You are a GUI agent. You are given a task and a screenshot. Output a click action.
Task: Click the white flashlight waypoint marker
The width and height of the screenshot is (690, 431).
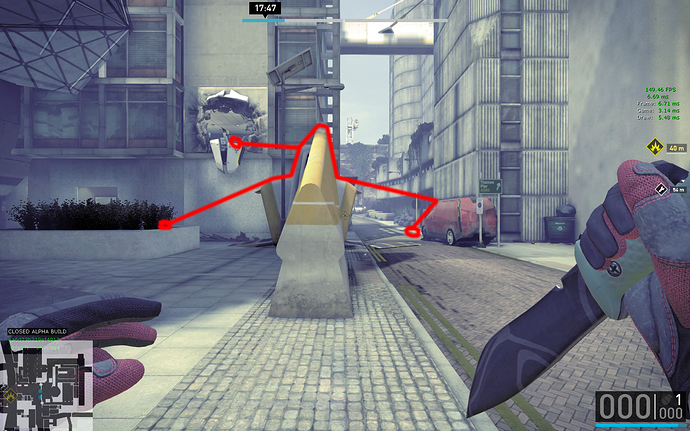point(661,187)
